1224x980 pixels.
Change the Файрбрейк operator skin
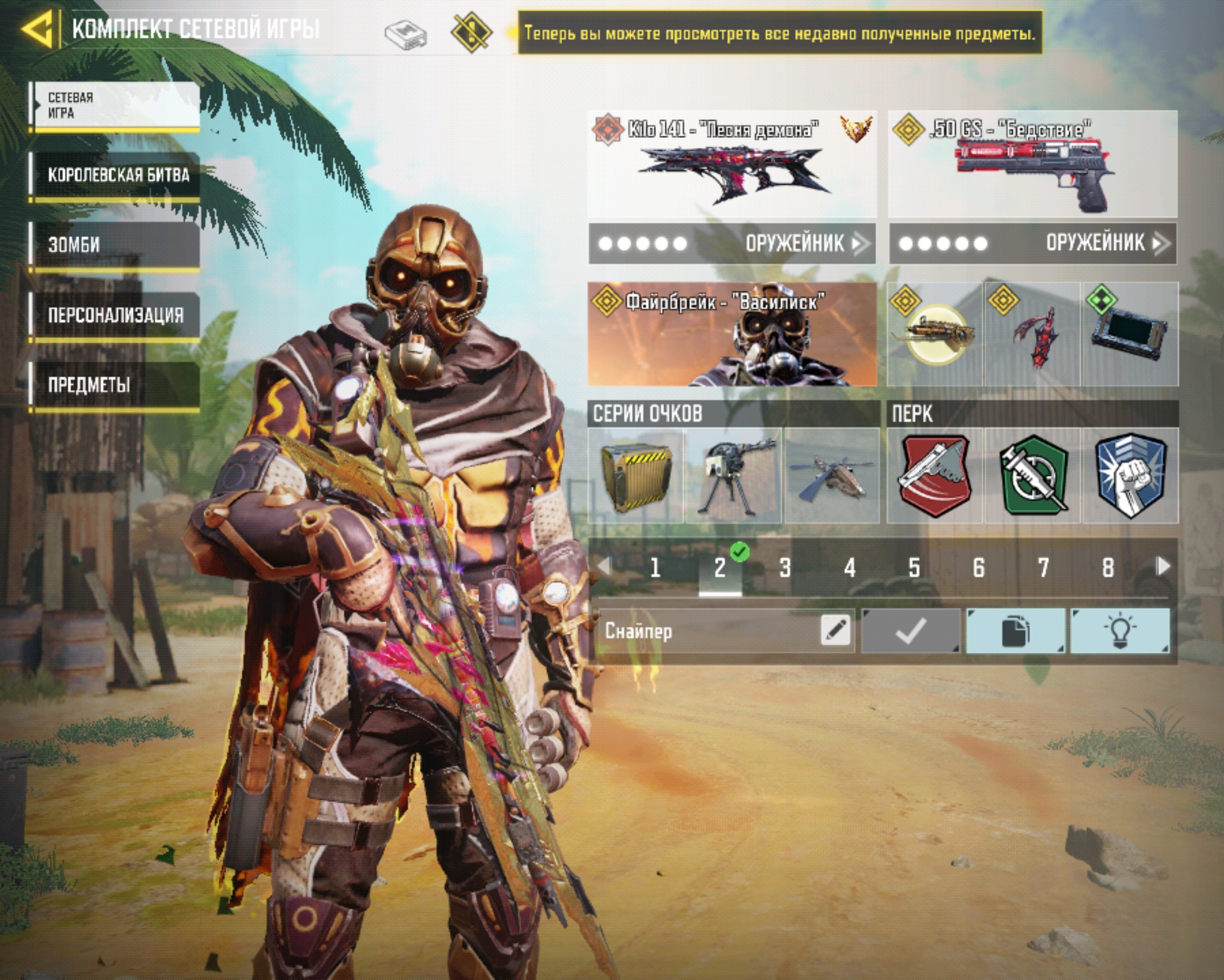tap(732, 334)
